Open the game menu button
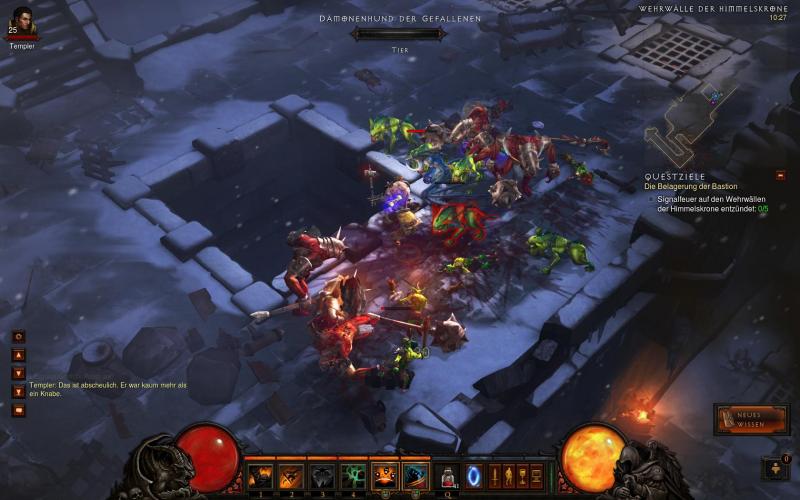800x500 pixels. click(x=536, y=476)
